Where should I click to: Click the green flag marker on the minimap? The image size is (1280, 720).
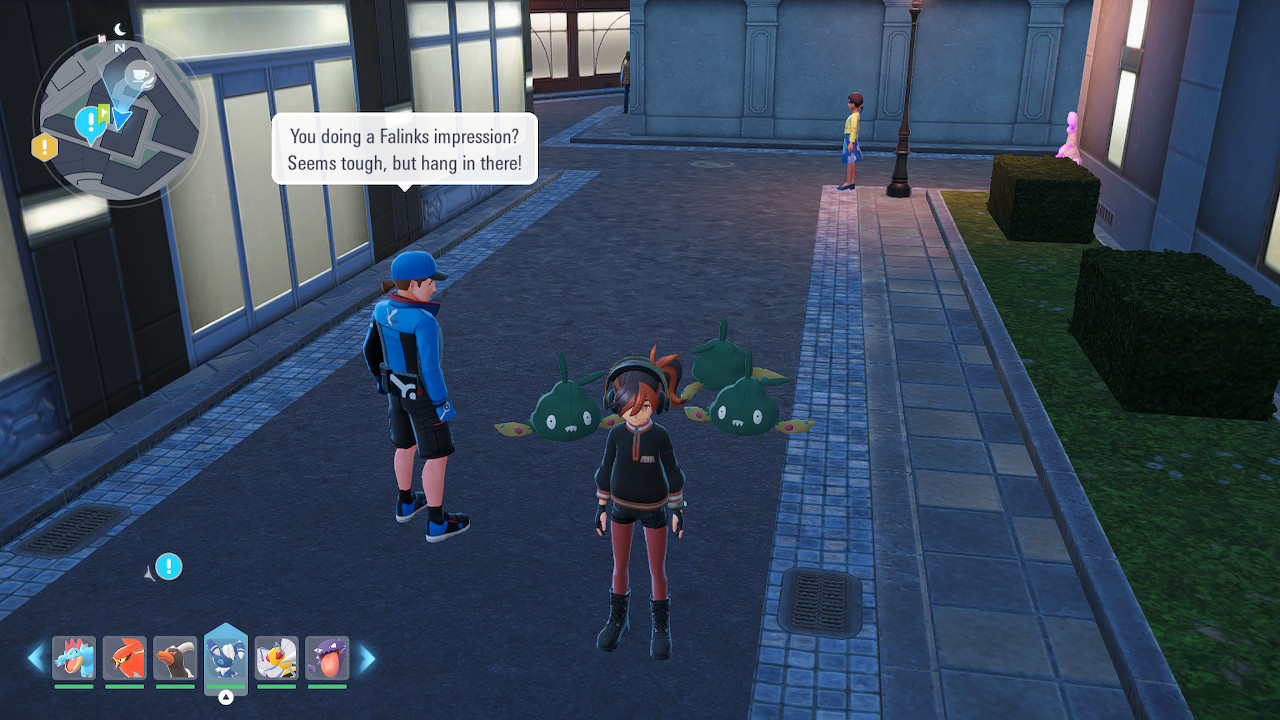point(104,113)
